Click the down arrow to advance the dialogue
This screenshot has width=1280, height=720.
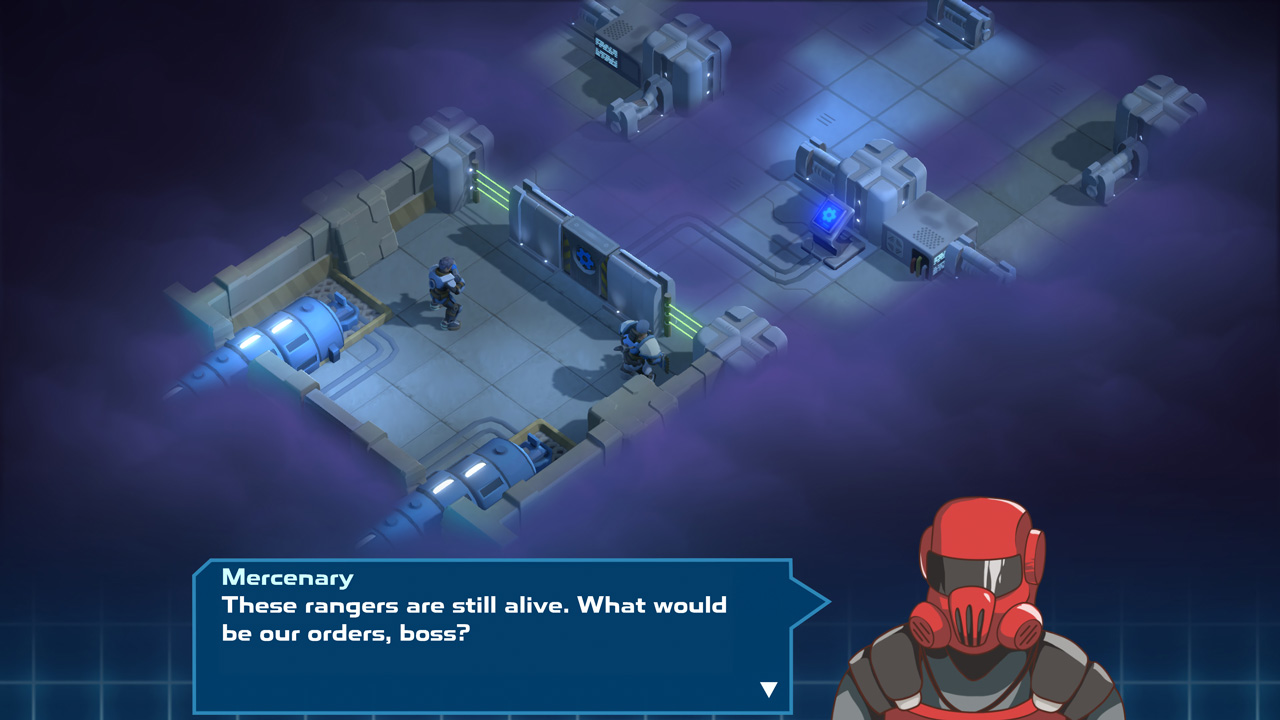coord(768,687)
